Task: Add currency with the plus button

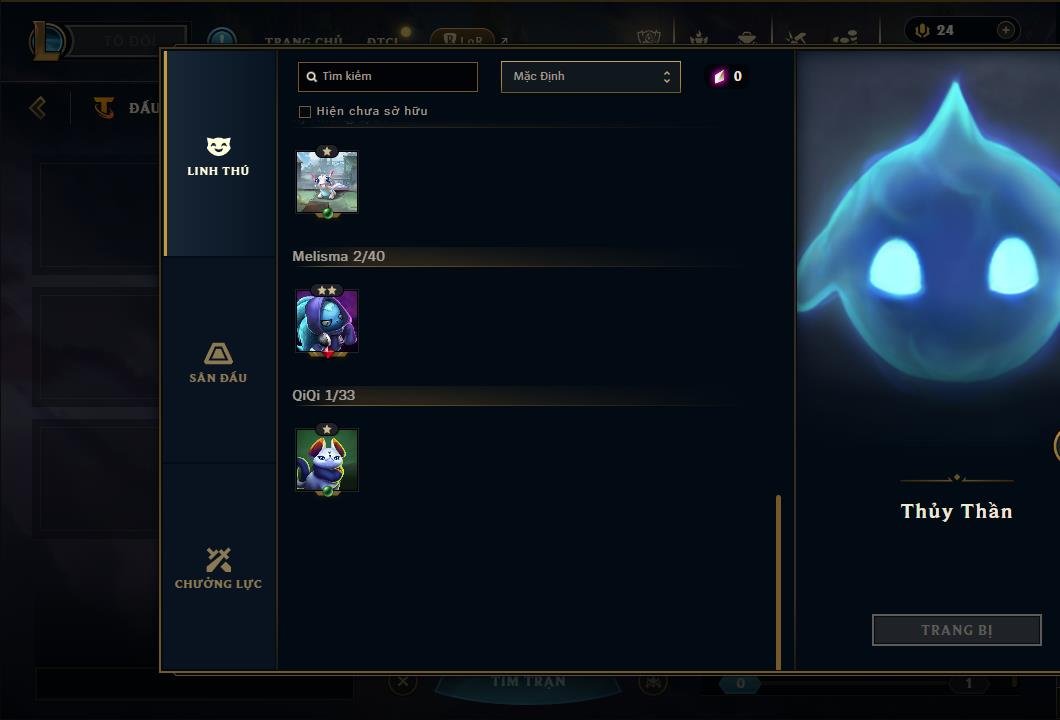Action: coord(1005,30)
